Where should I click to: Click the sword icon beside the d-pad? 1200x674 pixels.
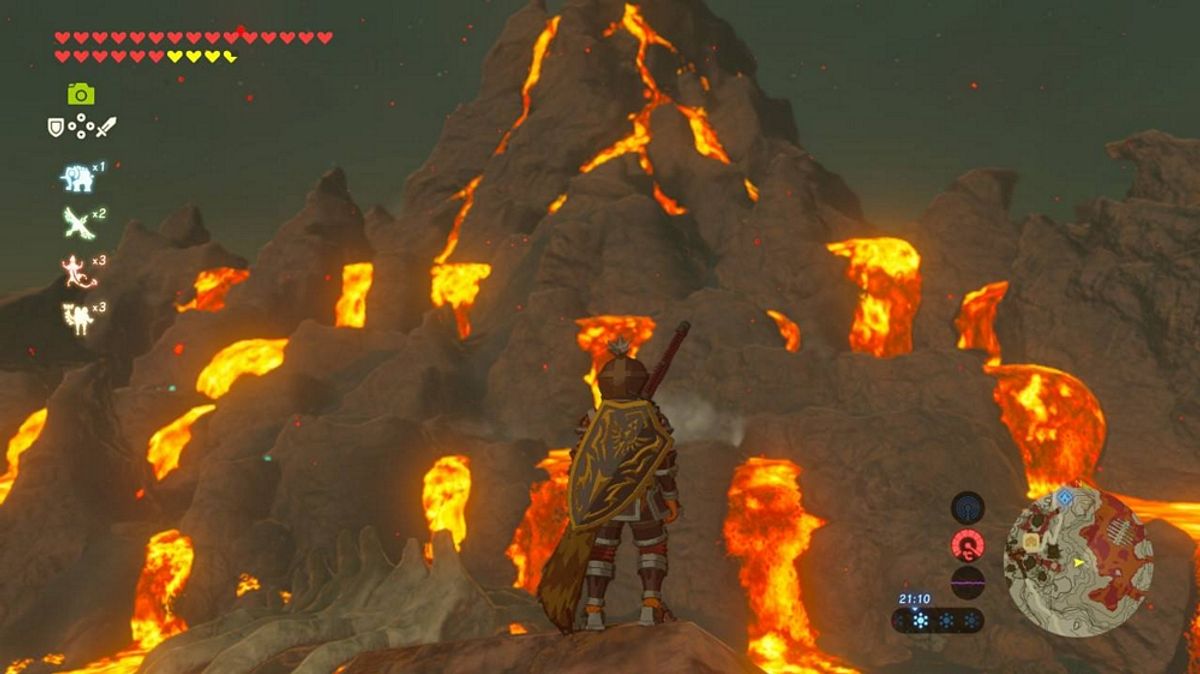pyautogui.click(x=106, y=127)
